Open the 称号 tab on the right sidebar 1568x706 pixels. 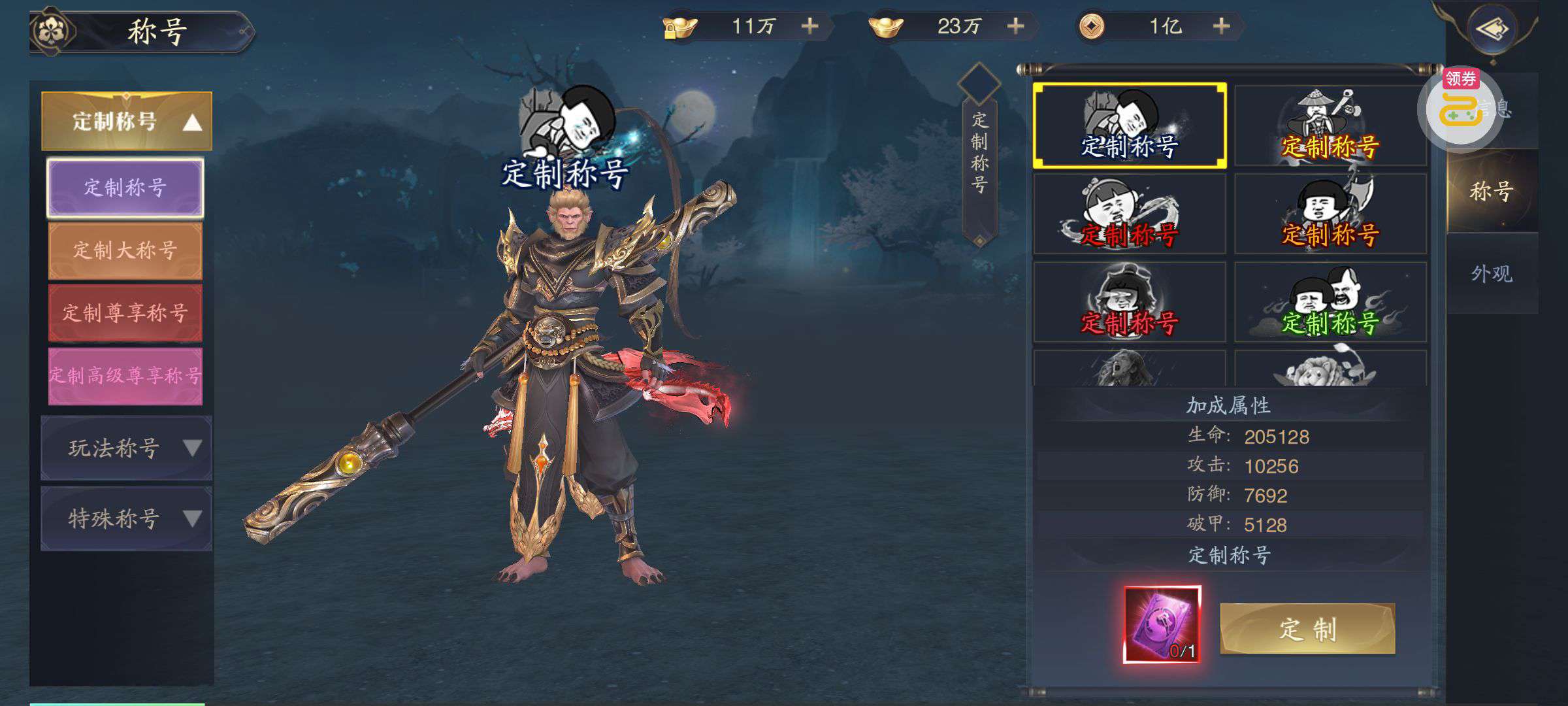pyautogui.click(x=1492, y=192)
